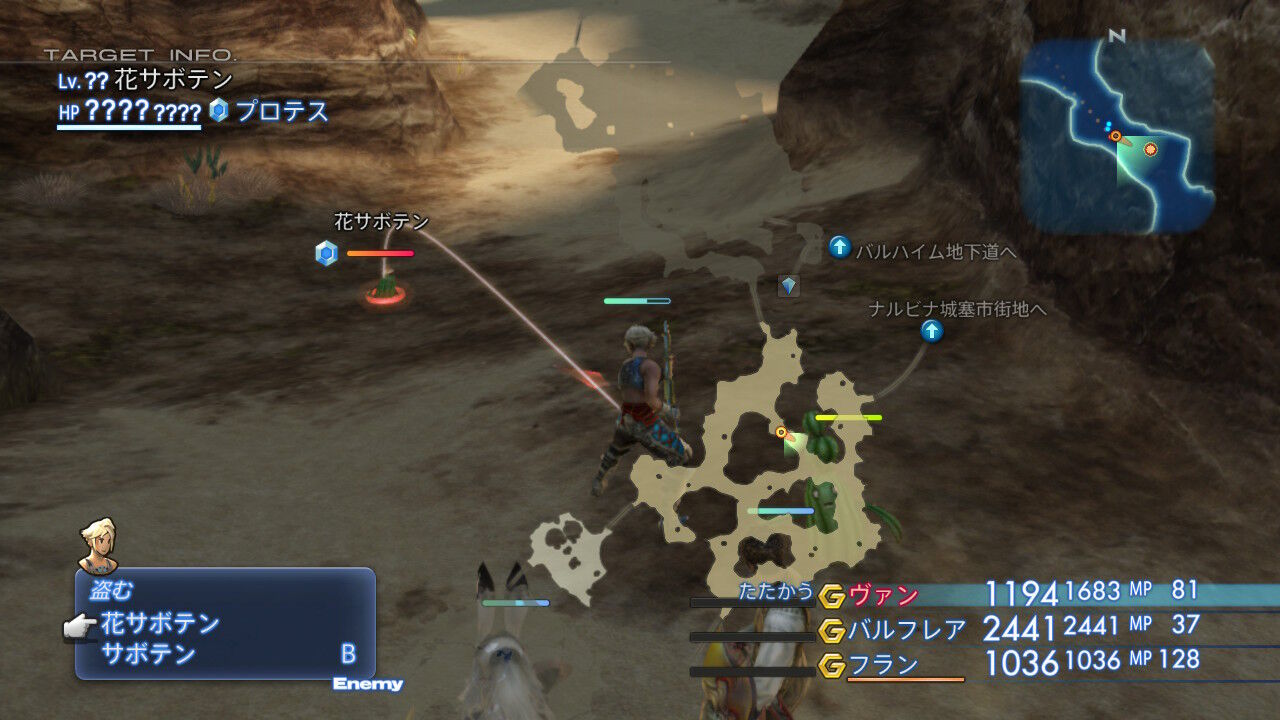1280x720 pixels.
Task: Click the N compass marker on the minimap
Action: (1113, 38)
